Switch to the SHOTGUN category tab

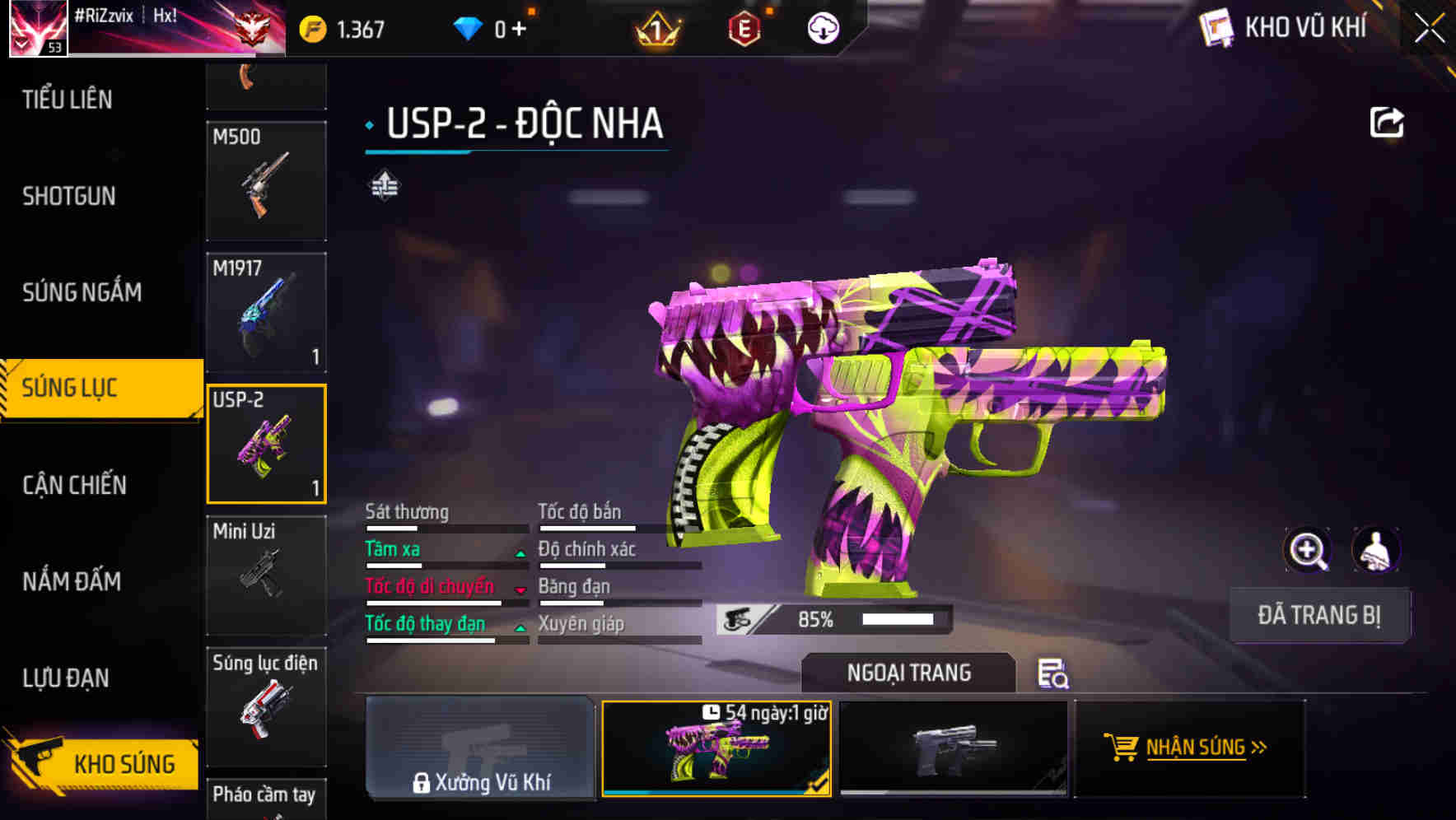pos(69,197)
